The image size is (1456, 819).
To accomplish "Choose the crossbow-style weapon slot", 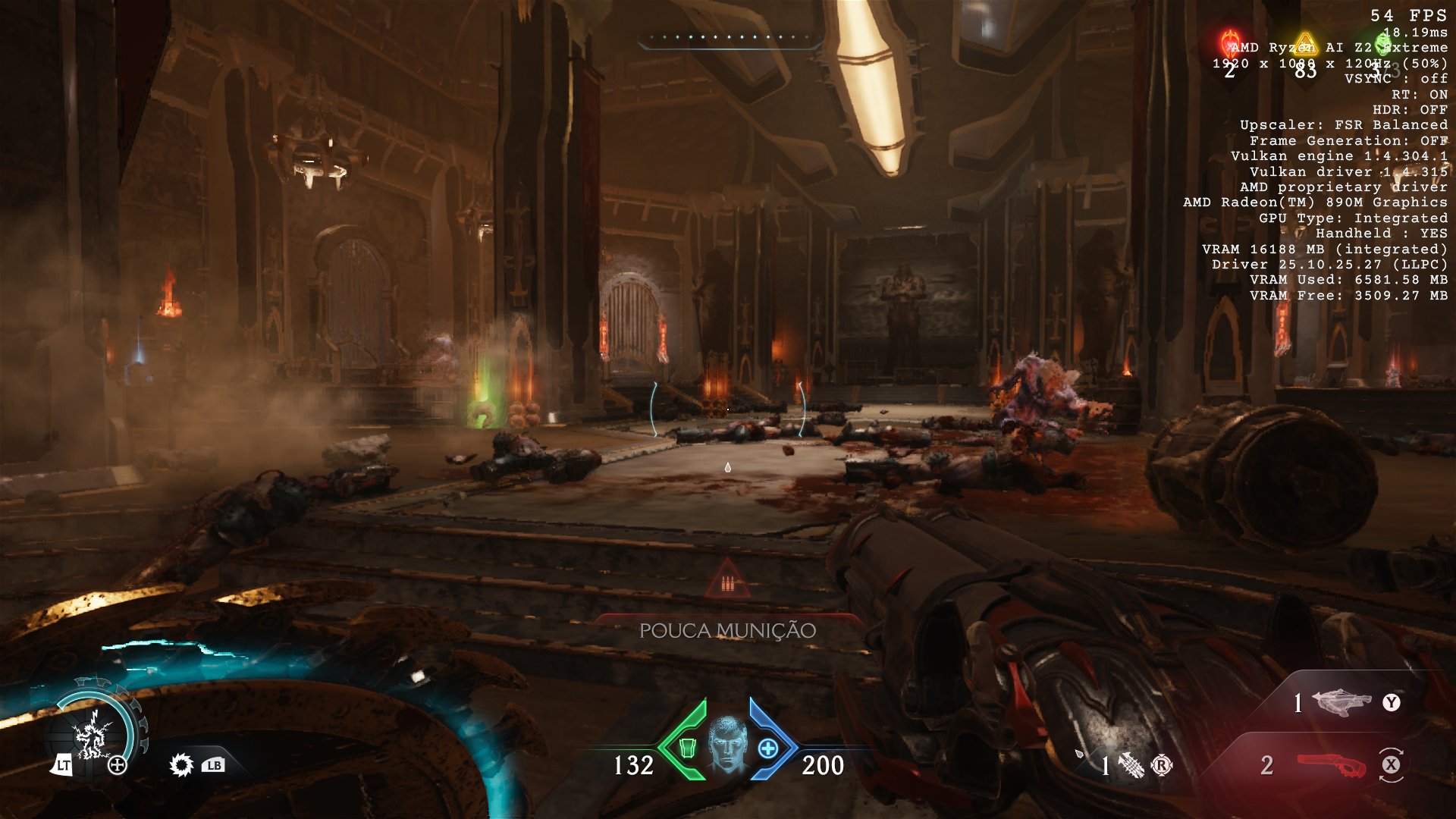I will pos(1341,702).
